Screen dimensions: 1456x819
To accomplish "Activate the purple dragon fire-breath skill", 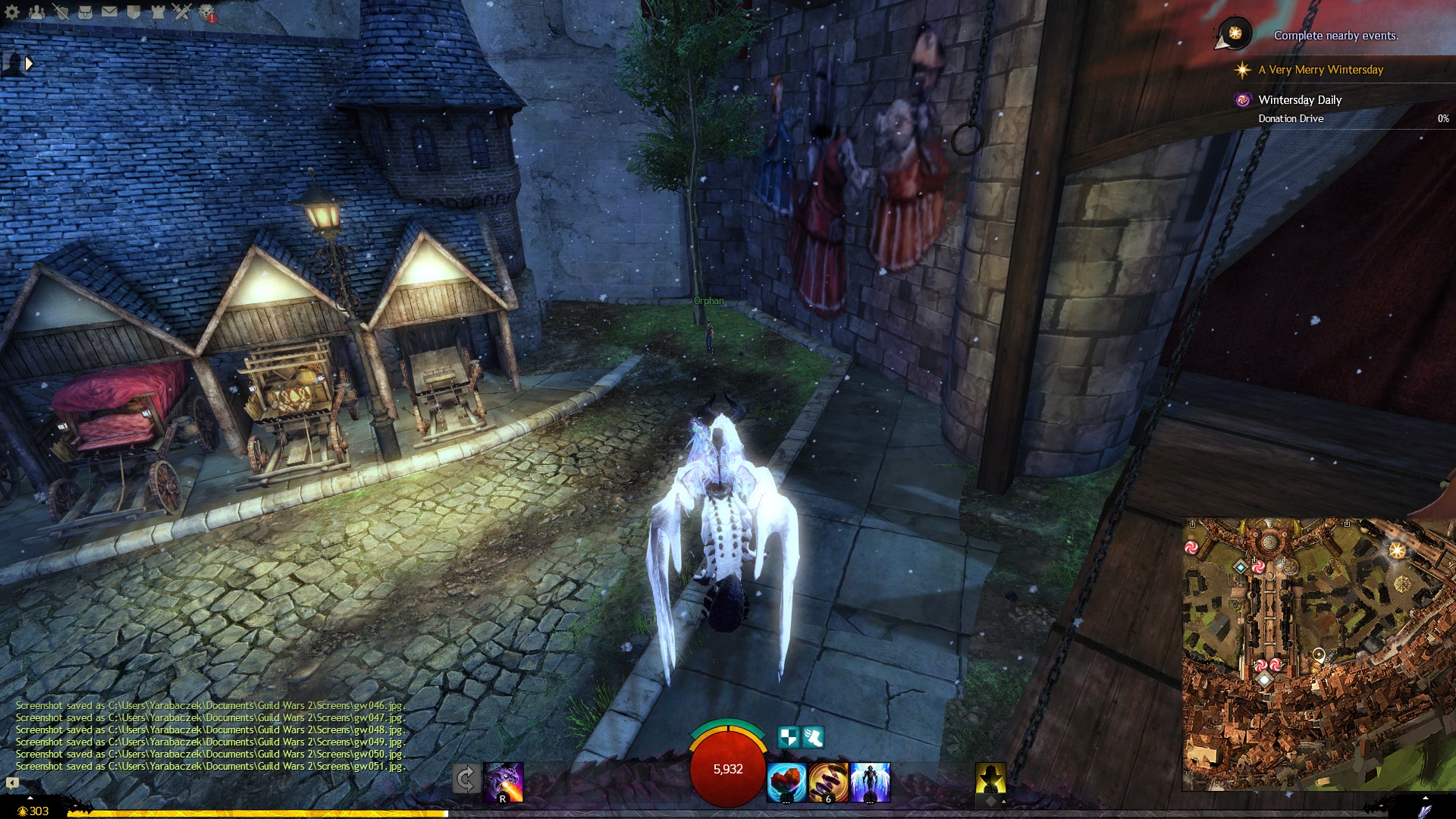I will 504,782.
